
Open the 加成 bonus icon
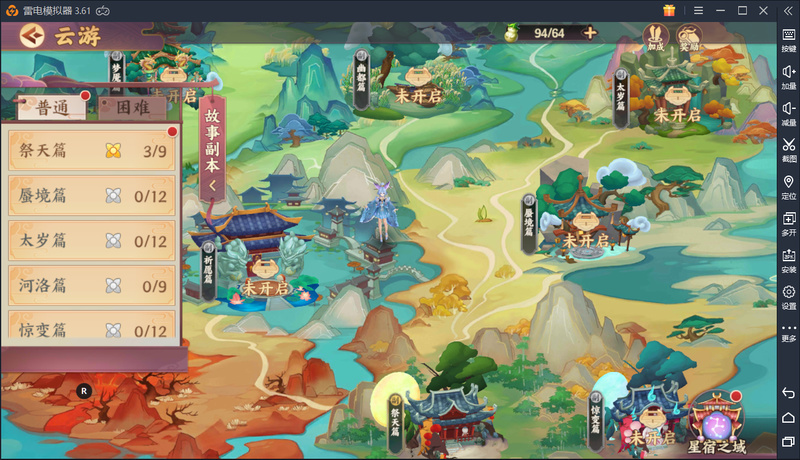click(x=656, y=37)
